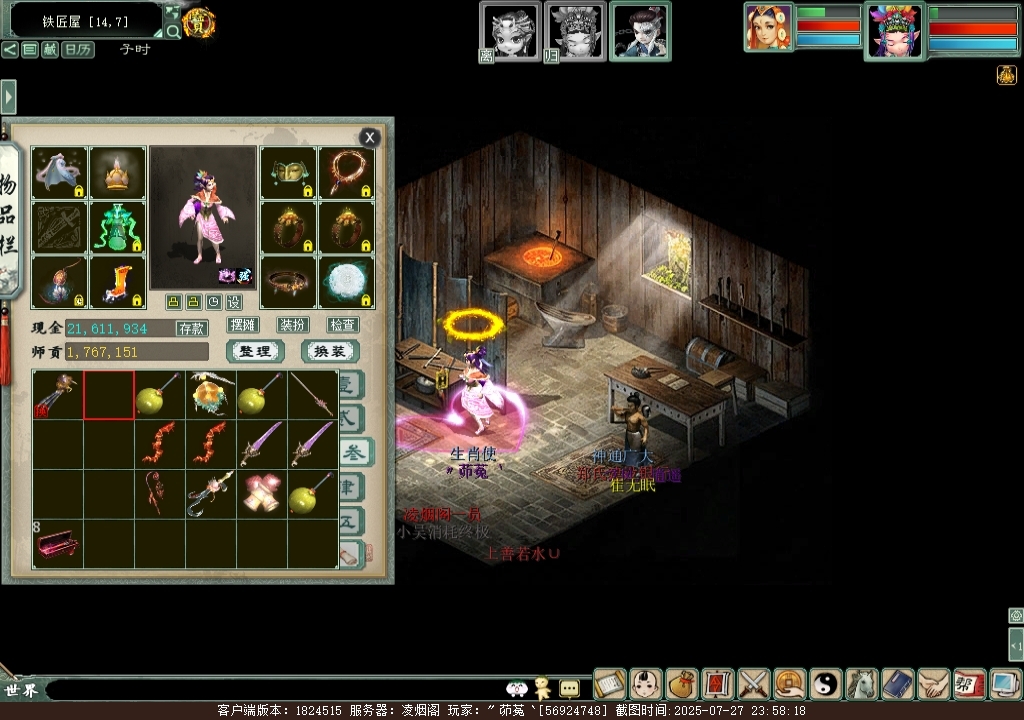Select the pink gift box item
Image resolution: width=1024 pixels, height=720 pixels.
pyautogui.click(x=262, y=494)
